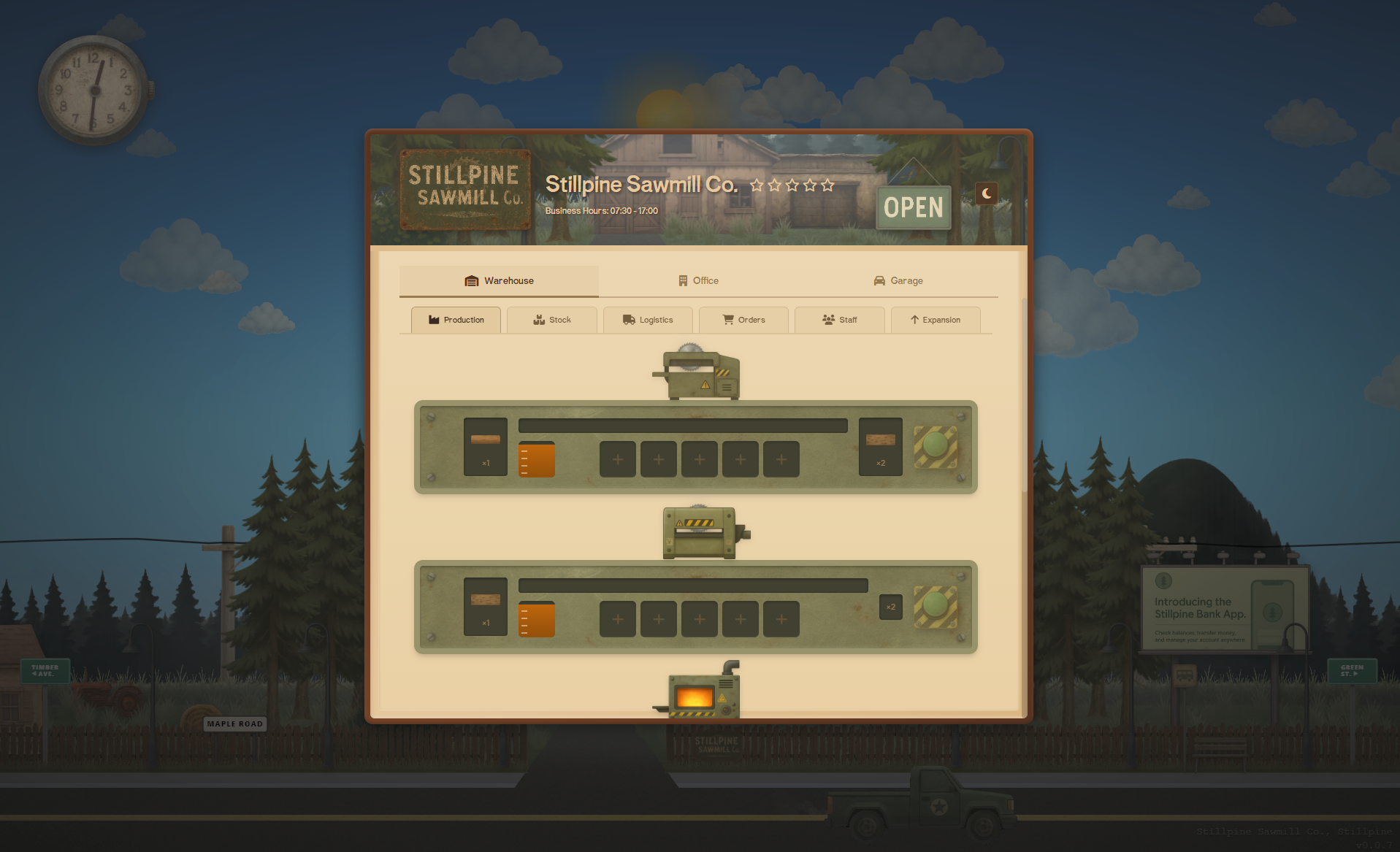Switch to the Office tab
This screenshot has height=852, width=1400.
(x=698, y=280)
